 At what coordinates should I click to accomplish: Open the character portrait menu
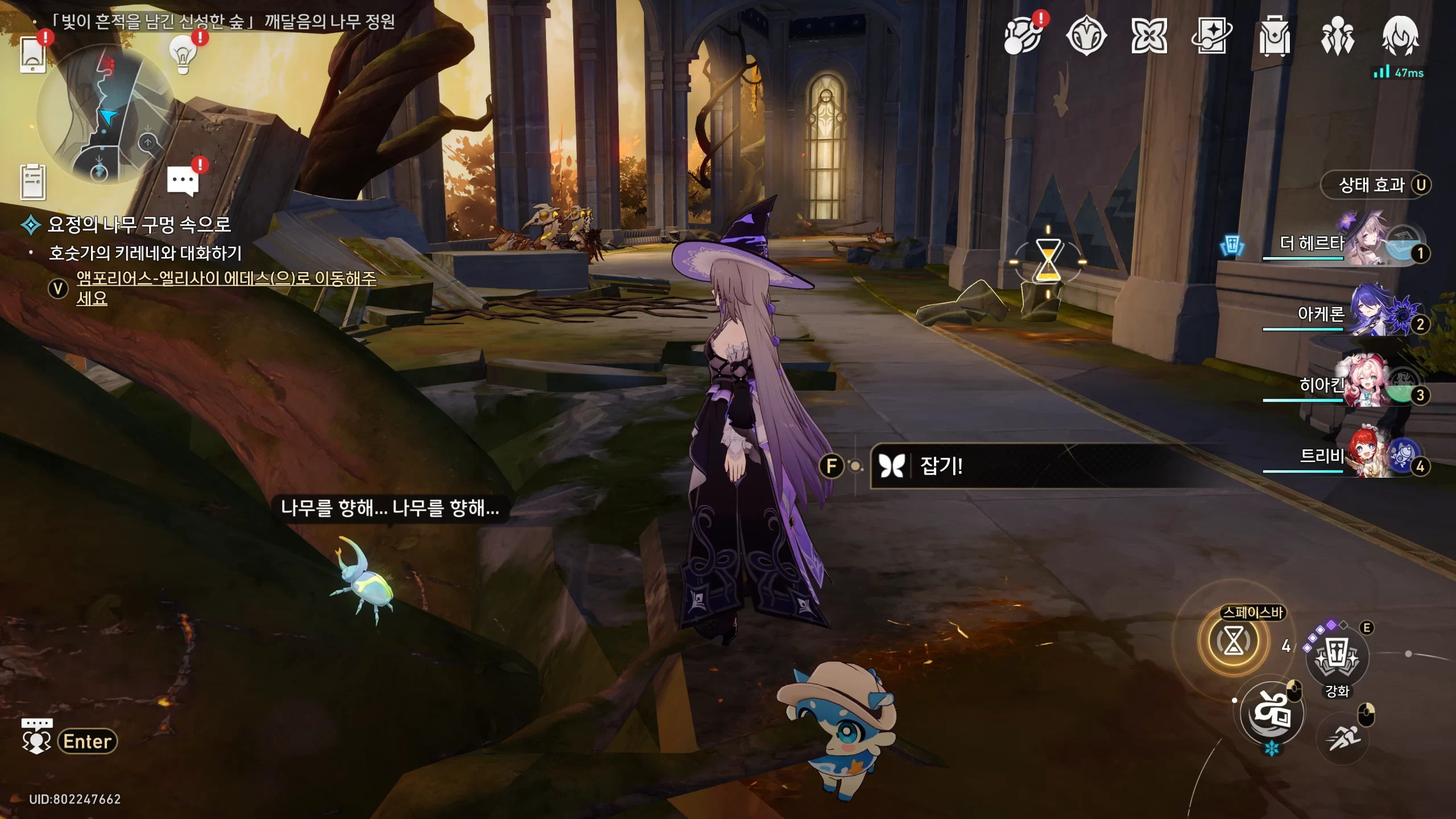1400,36
